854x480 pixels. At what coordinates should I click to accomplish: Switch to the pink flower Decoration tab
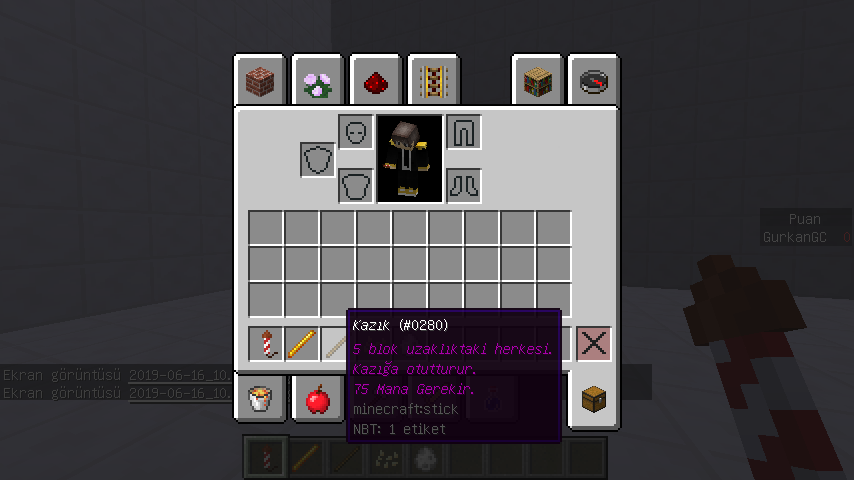pyautogui.click(x=318, y=81)
